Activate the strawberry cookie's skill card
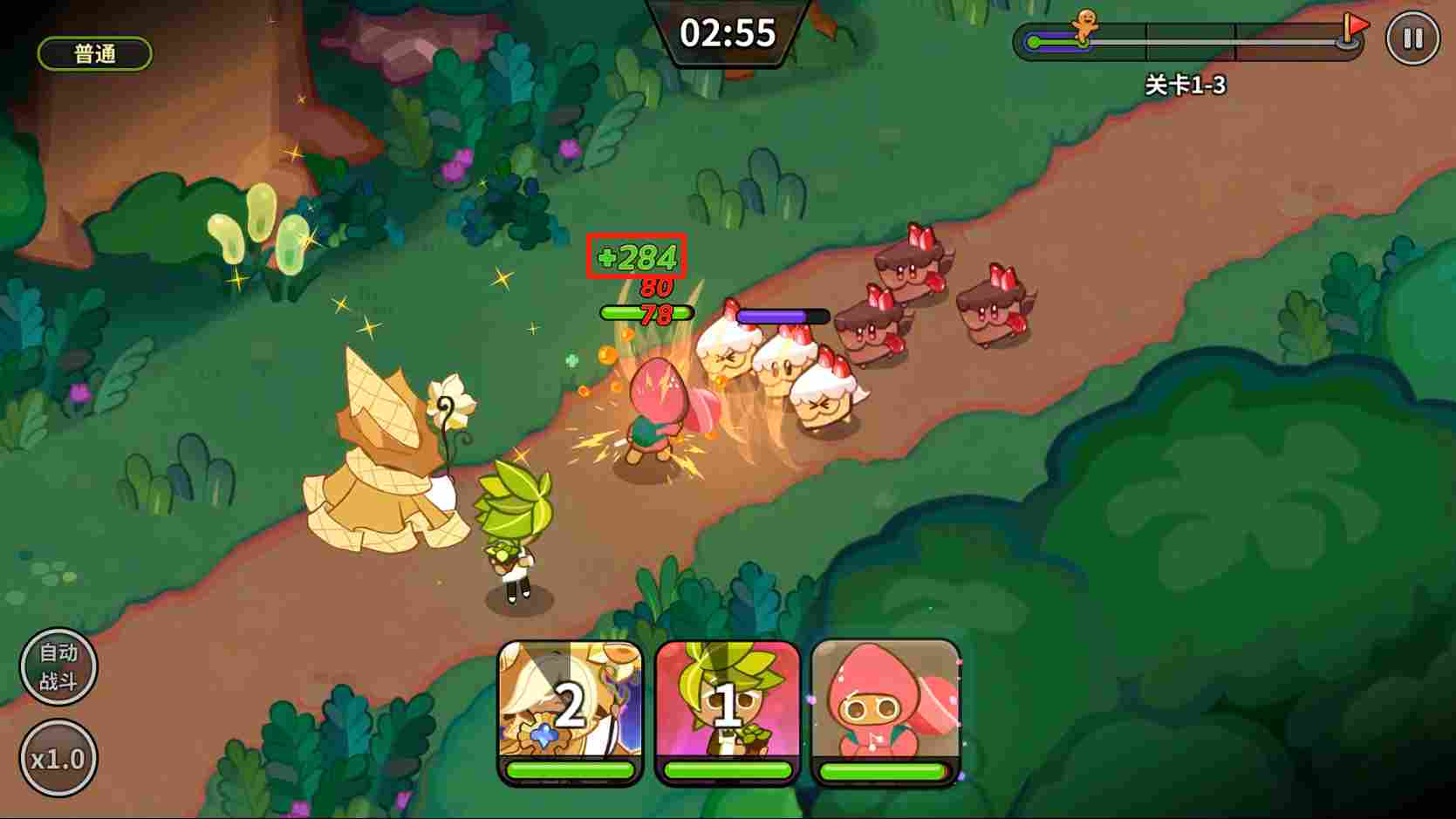Screen dimensions: 1456x819 (x=885, y=708)
